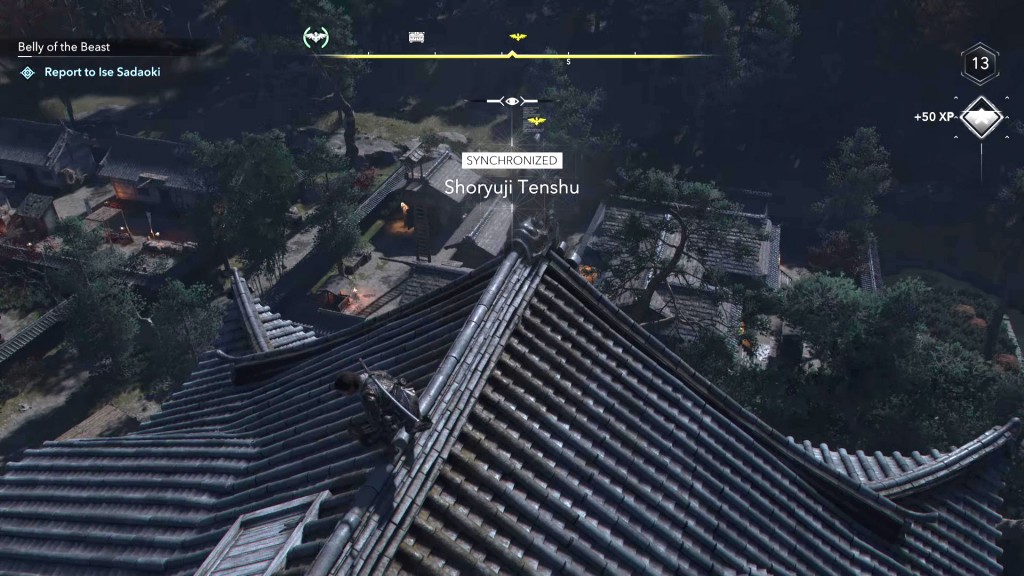Image resolution: width=1024 pixels, height=576 pixels.
Task: Select the yellow eagle marker on the compass
Action: [x=517, y=37]
